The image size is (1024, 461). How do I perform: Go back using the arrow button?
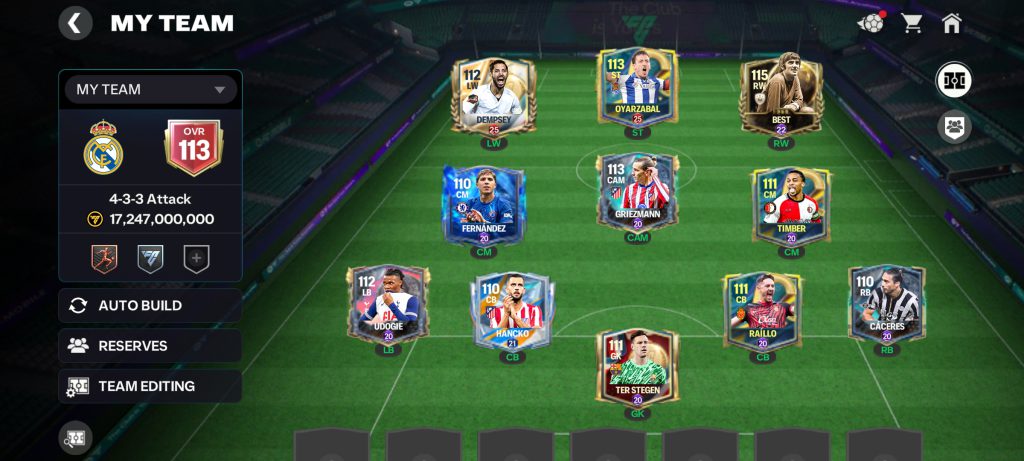click(75, 23)
